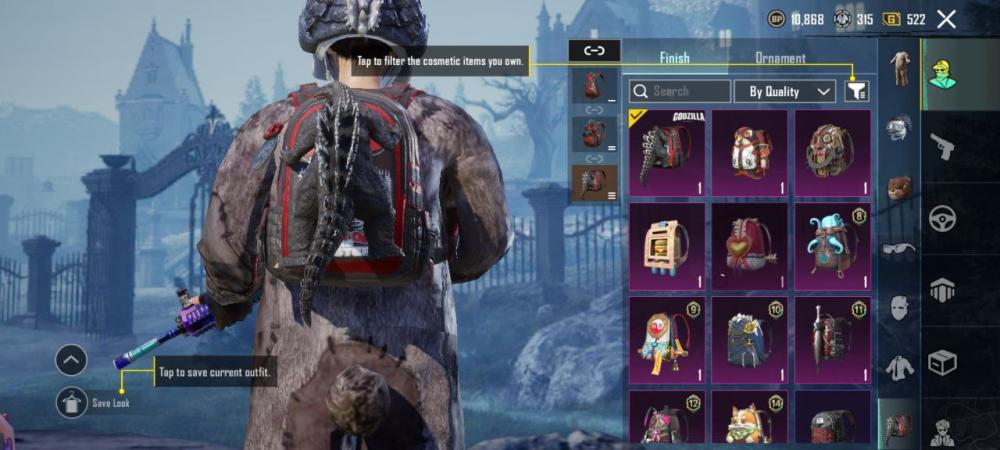Screen dimensions: 1000x450
Task: Open the By Quality sort dropdown
Action: tap(784, 91)
